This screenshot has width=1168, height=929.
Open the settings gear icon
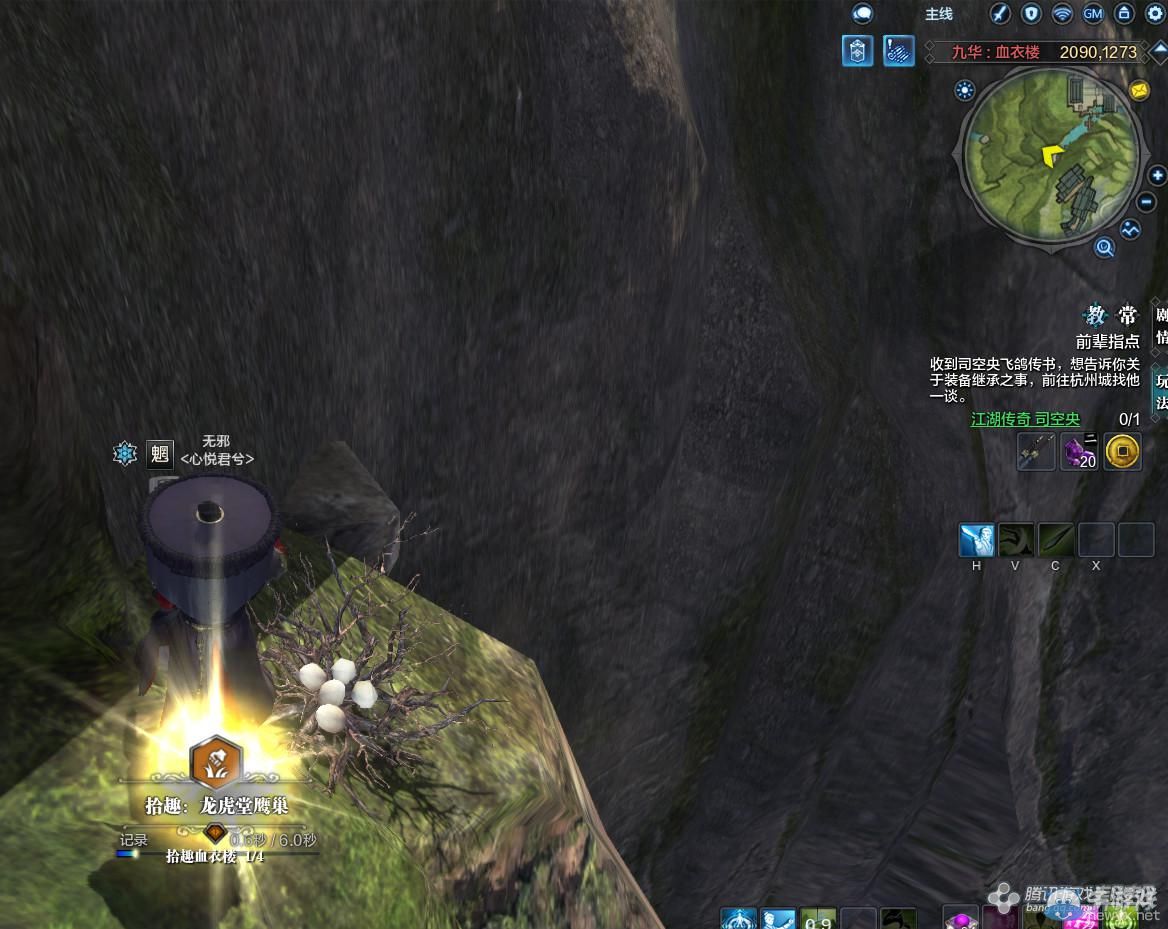[x=1155, y=14]
